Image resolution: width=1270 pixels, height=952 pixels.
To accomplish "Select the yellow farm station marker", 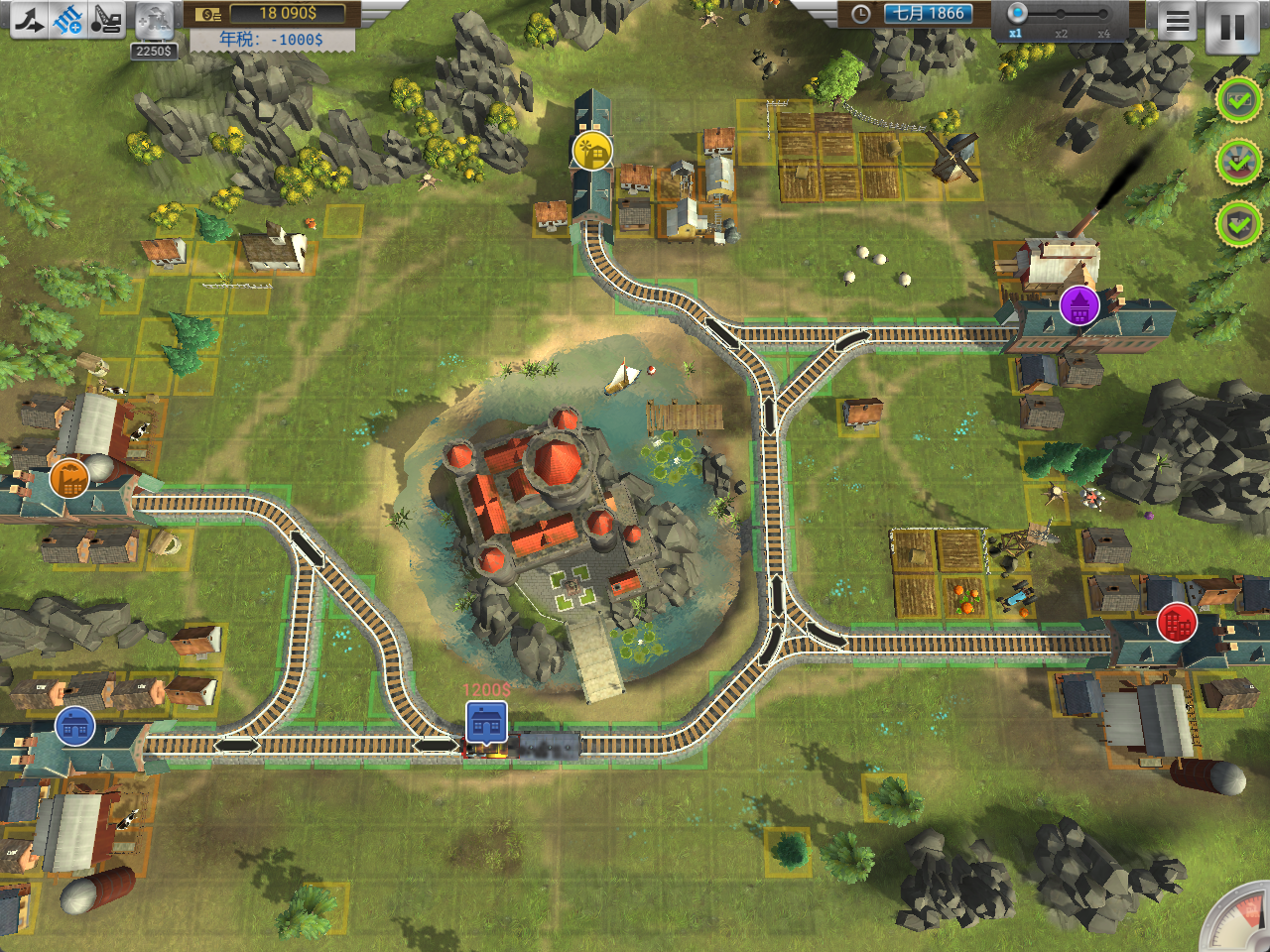I will point(592,151).
